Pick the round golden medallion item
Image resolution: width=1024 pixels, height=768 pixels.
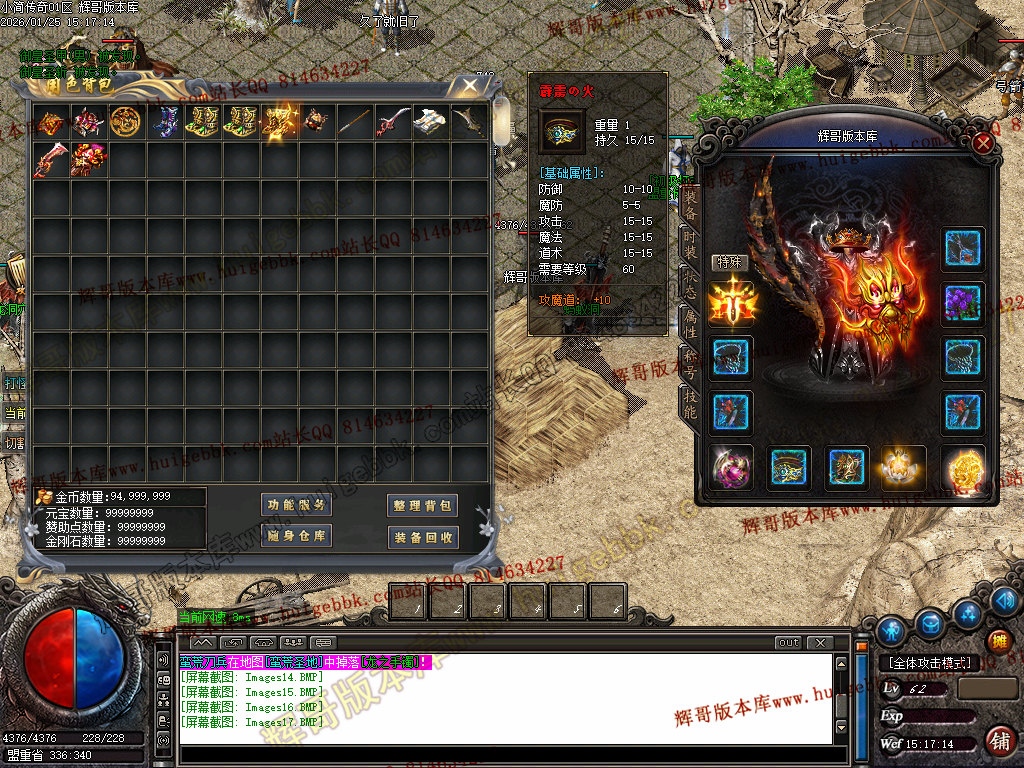click(x=125, y=122)
